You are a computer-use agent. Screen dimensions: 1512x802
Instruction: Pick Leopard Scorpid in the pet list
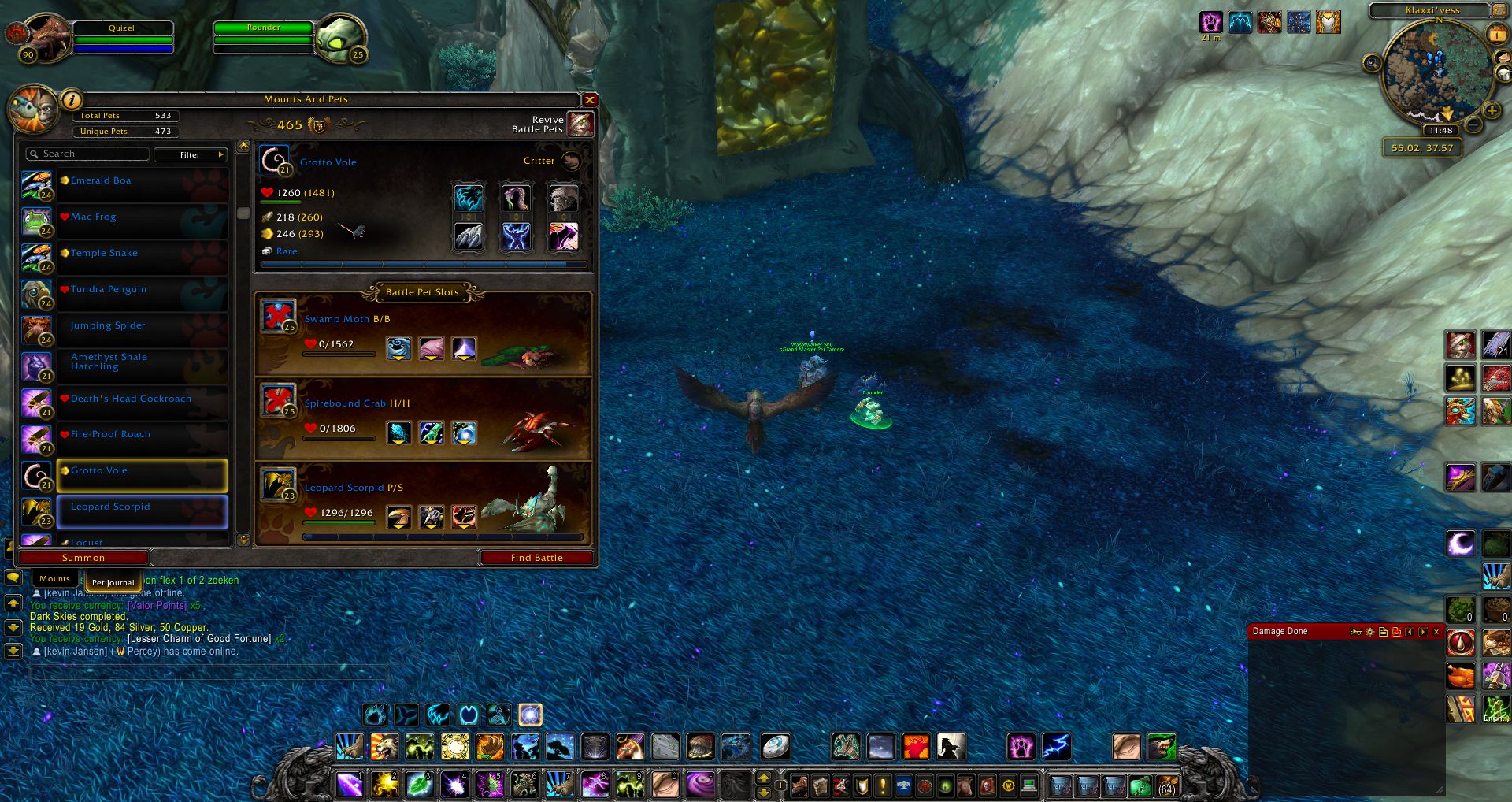point(142,507)
